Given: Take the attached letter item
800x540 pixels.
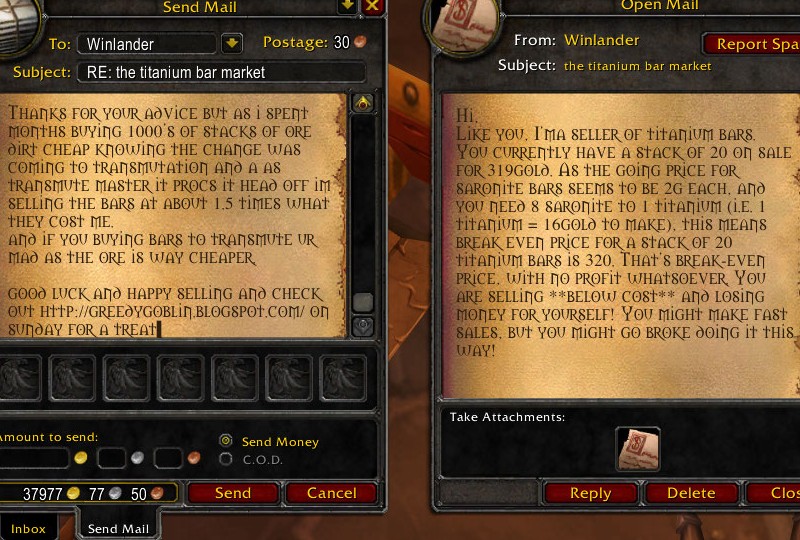Looking at the screenshot, I should (x=637, y=449).
